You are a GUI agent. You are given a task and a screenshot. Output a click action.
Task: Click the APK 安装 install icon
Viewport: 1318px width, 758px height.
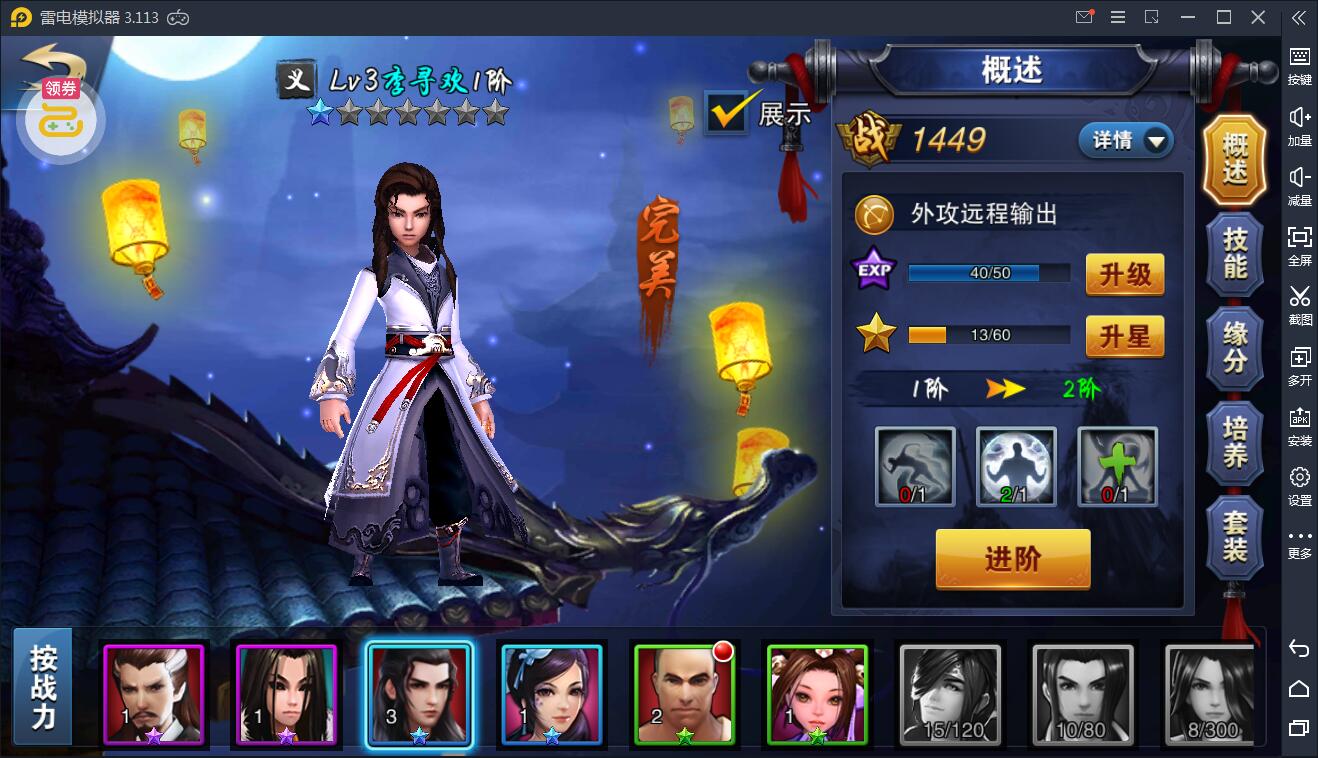tap(1298, 425)
